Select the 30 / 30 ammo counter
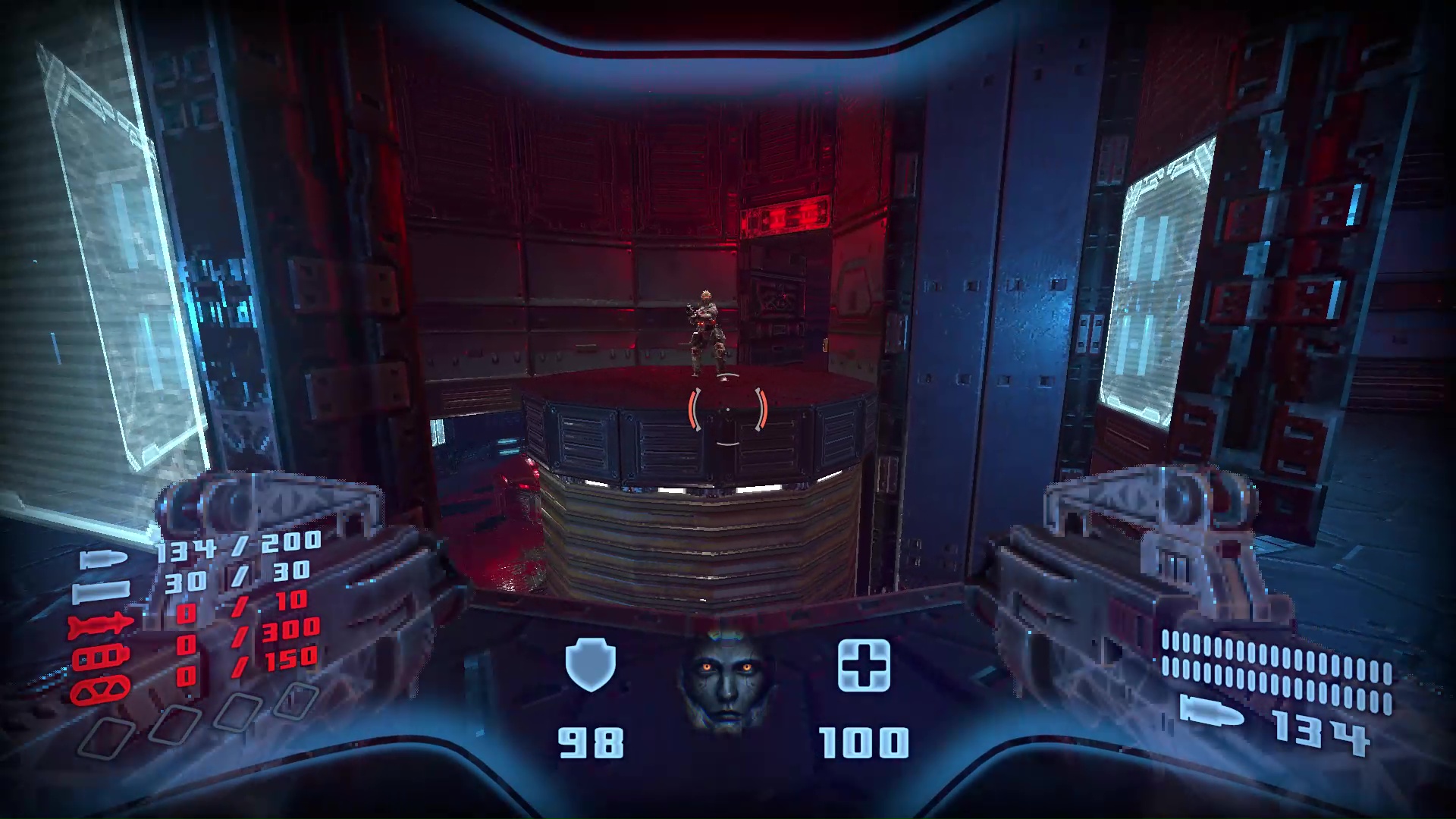Image resolution: width=1456 pixels, height=819 pixels. [237, 577]
